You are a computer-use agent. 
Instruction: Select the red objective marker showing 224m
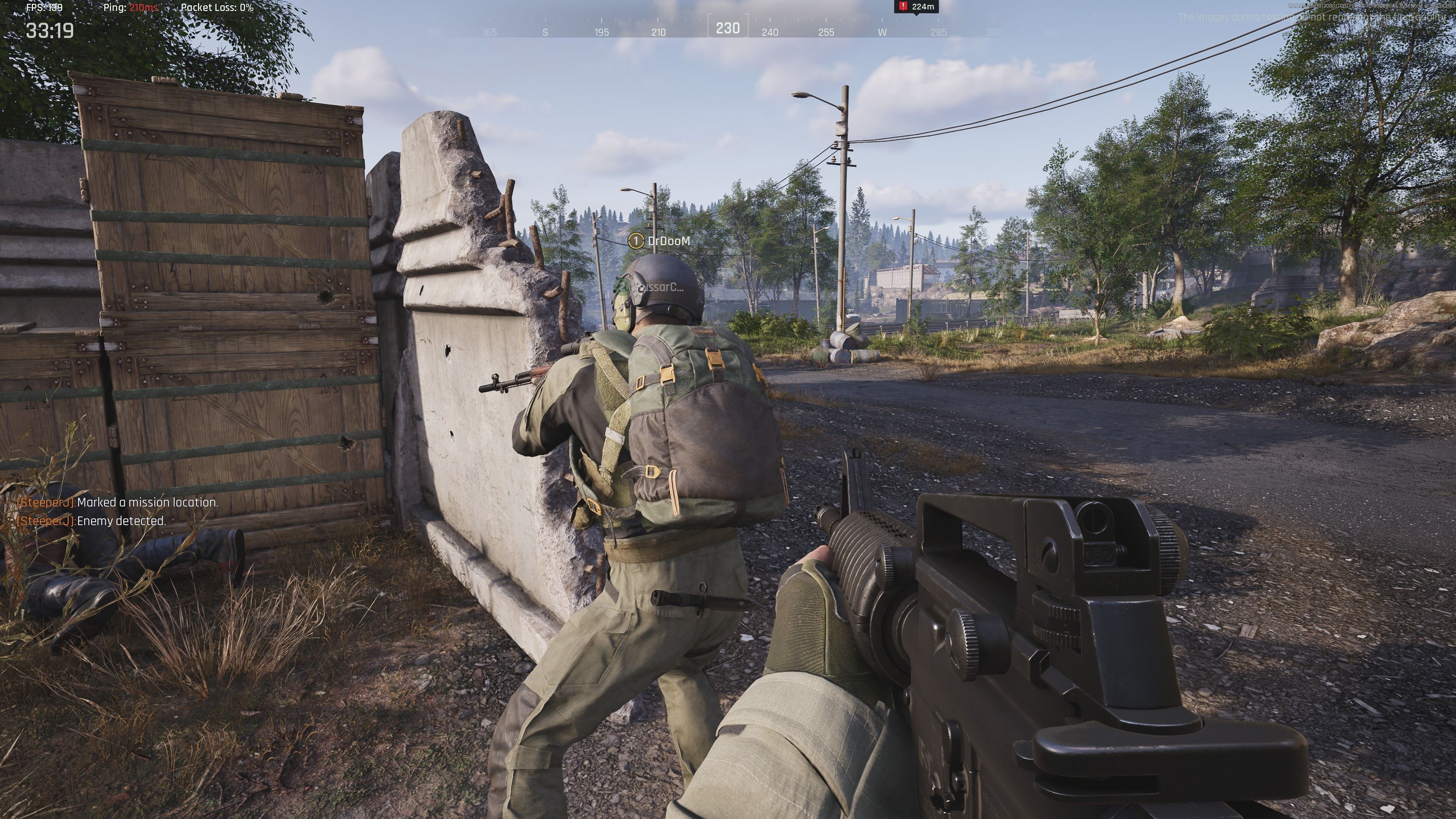click(x=916, y=7)
